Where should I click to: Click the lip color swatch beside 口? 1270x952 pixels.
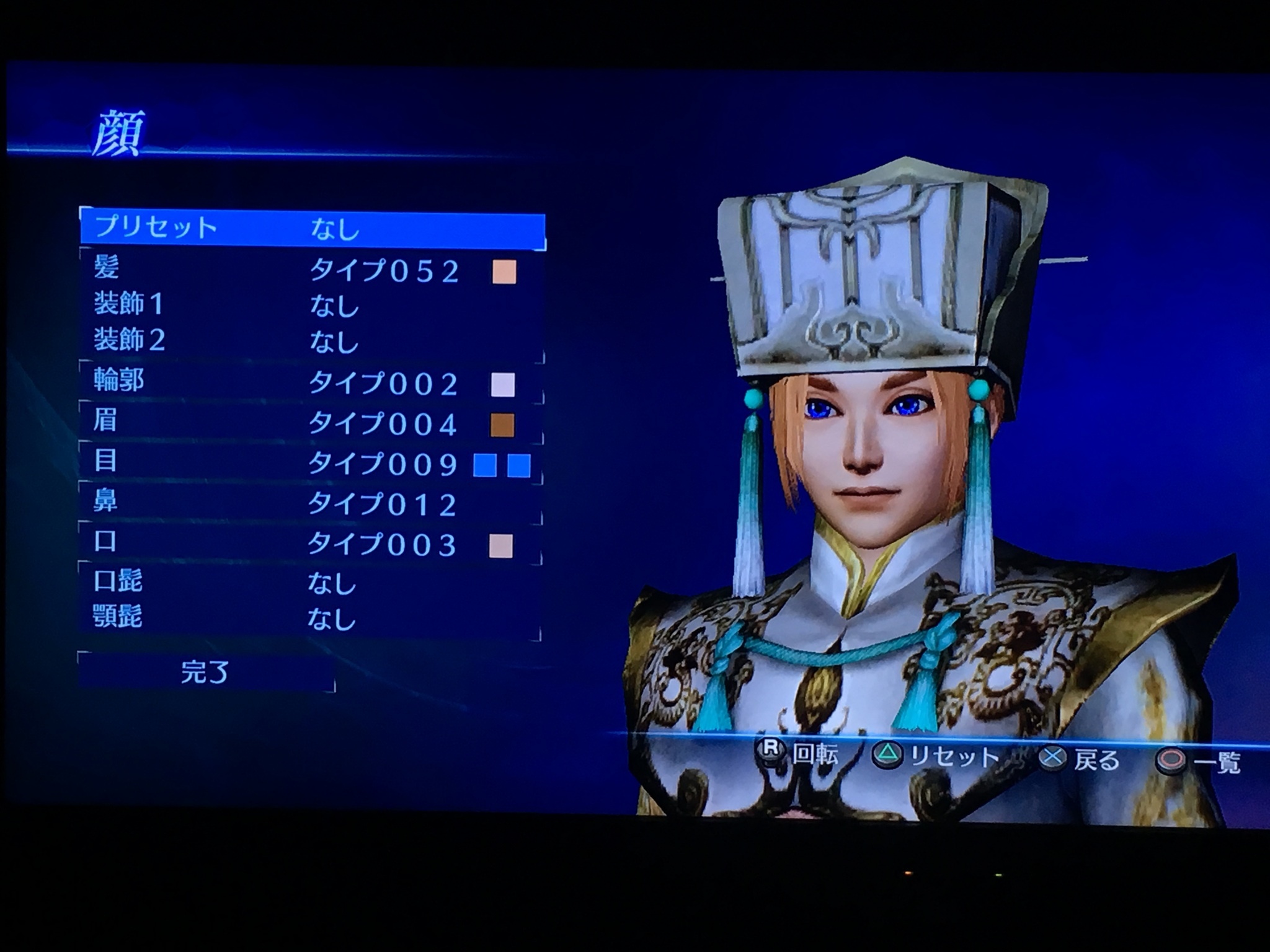501,546
